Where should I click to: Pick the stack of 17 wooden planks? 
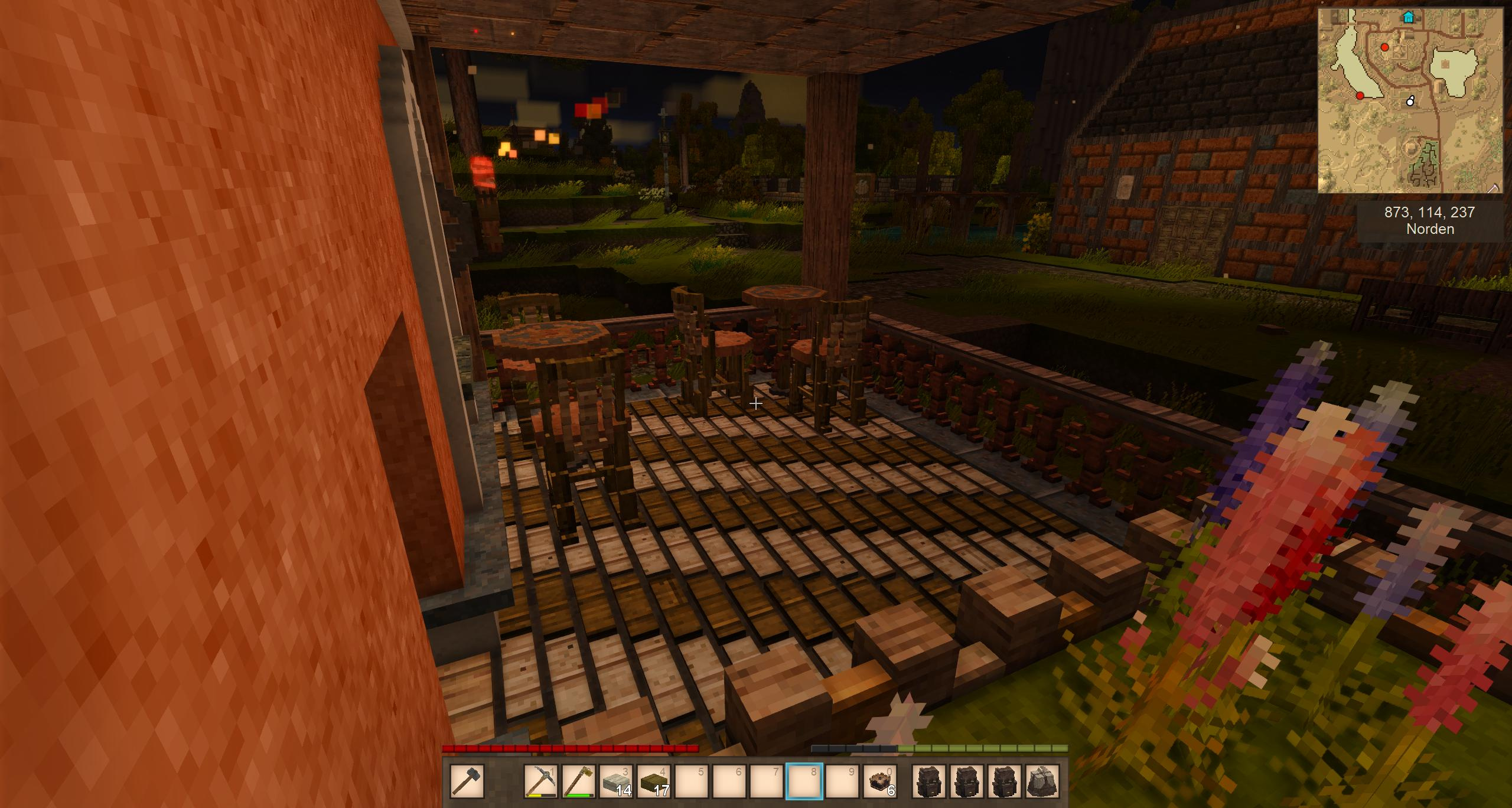tap(653, 781)
